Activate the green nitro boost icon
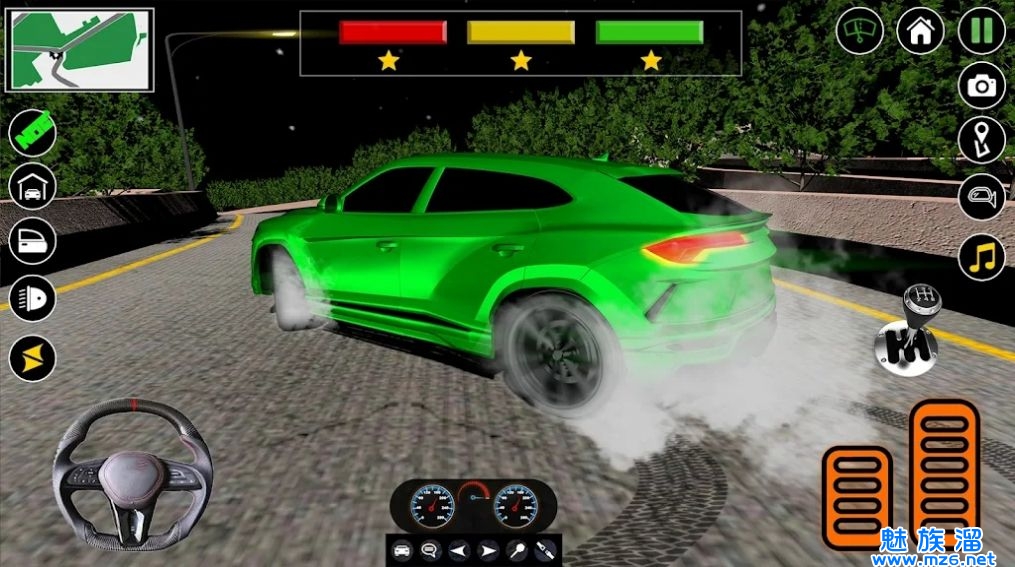Image resolution: width=1015 pixels, height=567 pixels. tap(33, 133)
